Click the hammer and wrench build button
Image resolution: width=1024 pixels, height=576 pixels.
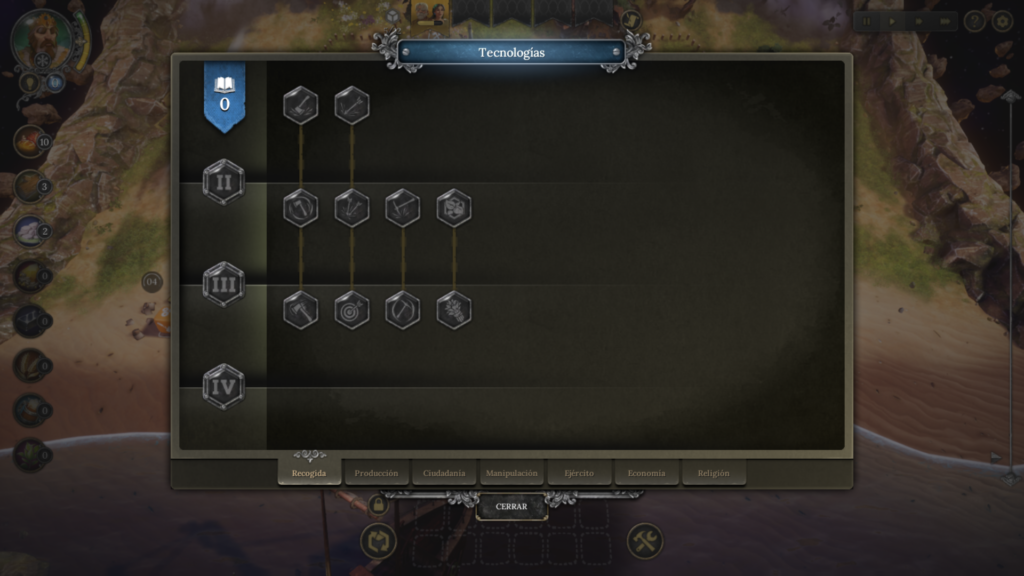[x=645, y=542]
